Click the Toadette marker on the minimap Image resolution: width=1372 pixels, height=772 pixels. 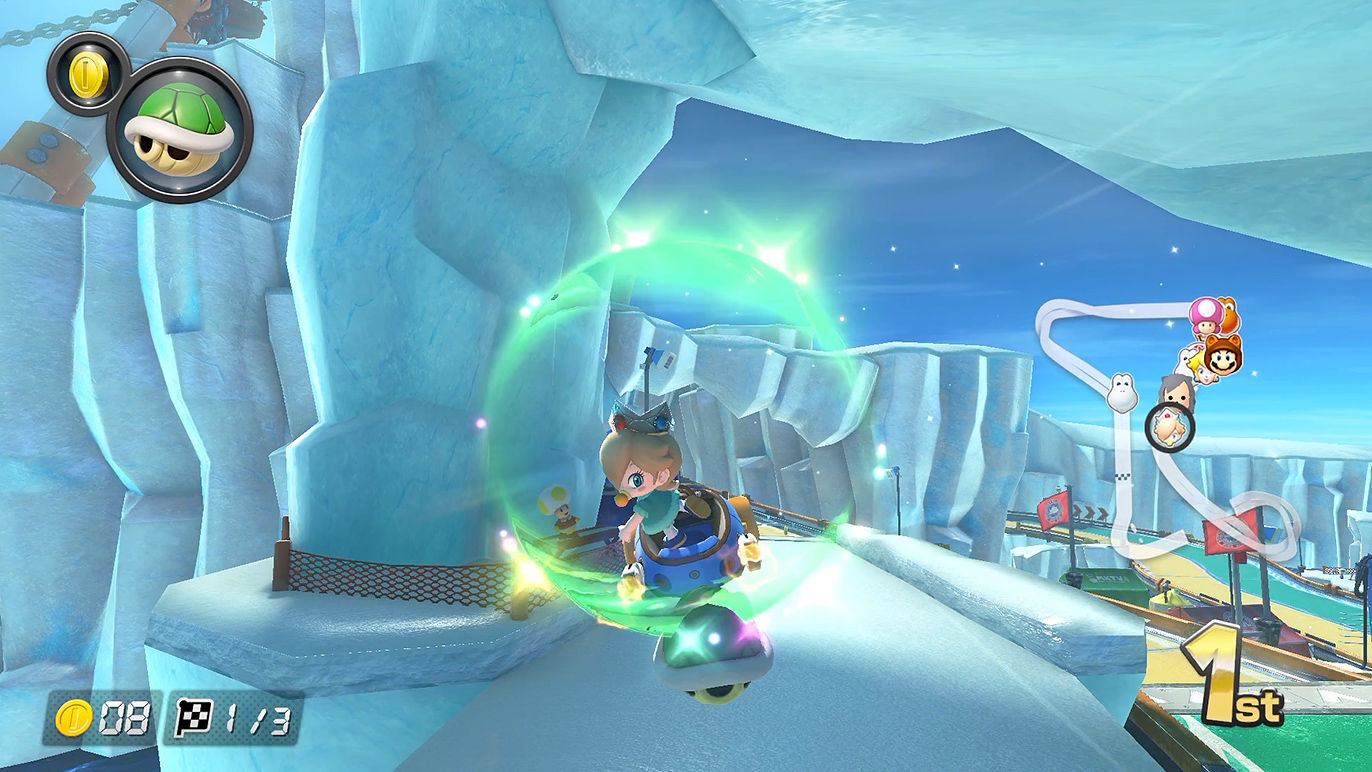[1206, 316]
